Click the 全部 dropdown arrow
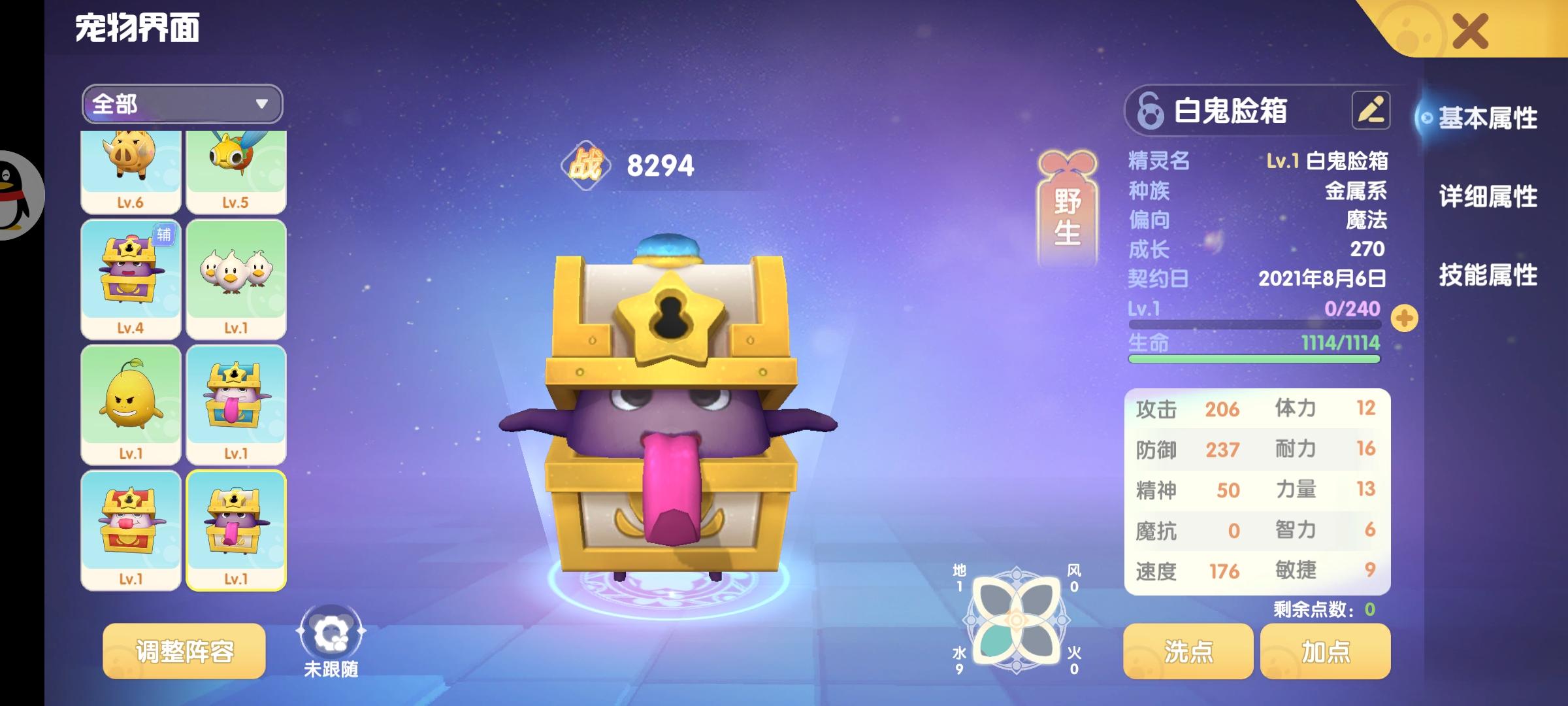The height and width of the screenshot is (706, 1568). tap(261, 103)
